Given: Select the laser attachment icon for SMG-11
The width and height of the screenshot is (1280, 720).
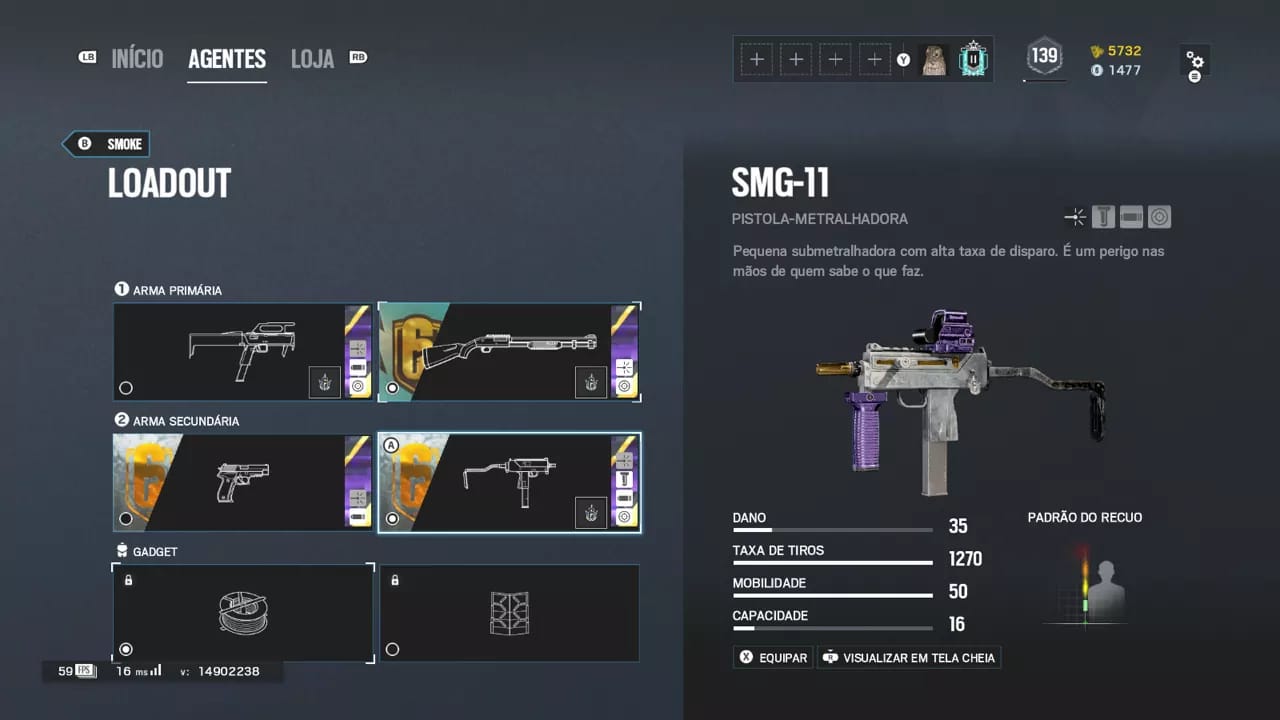Looking at the screenshot, I should click(x=1075, y=216).
